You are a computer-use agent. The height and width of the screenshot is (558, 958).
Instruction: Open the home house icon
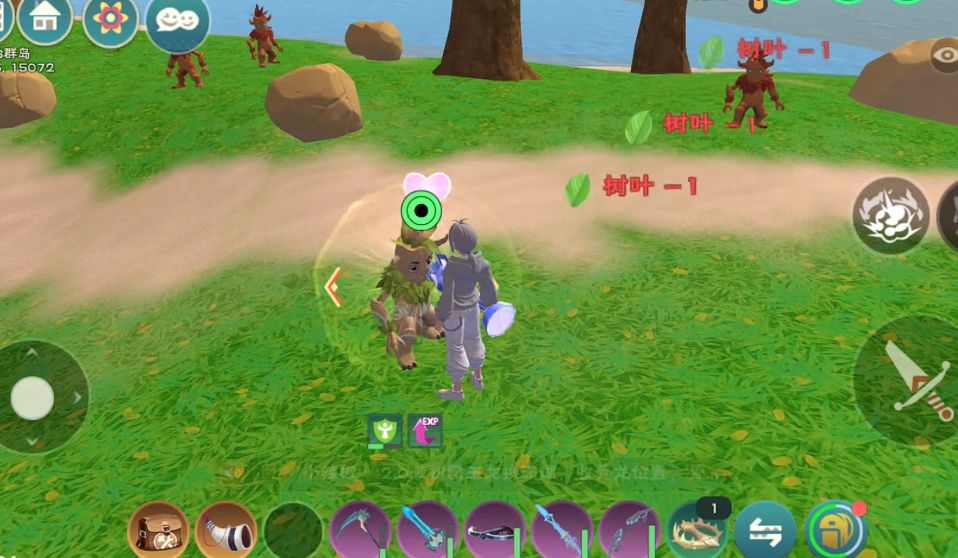45,18
